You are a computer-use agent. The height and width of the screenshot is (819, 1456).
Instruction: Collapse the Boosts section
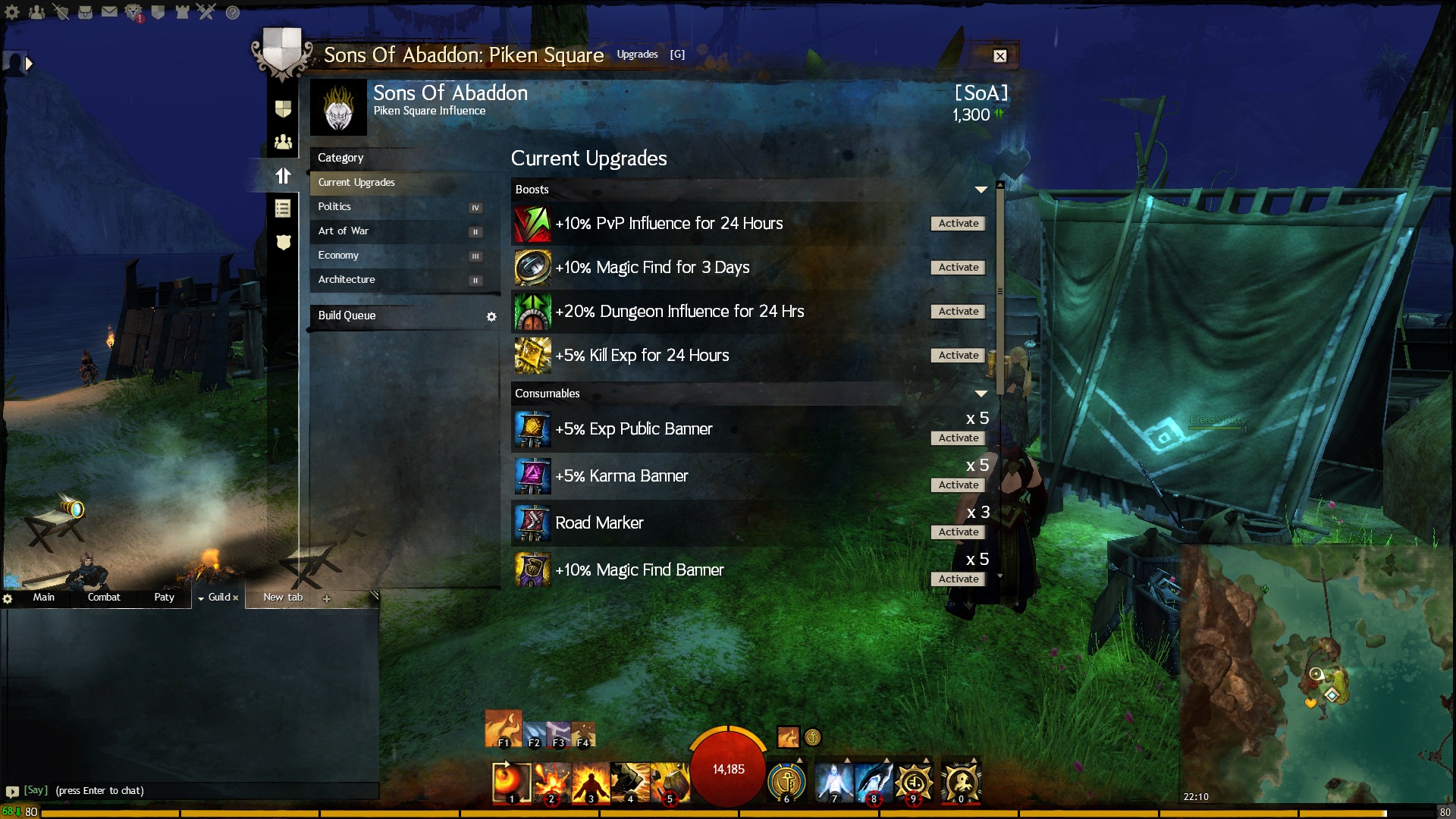[981, 190]
